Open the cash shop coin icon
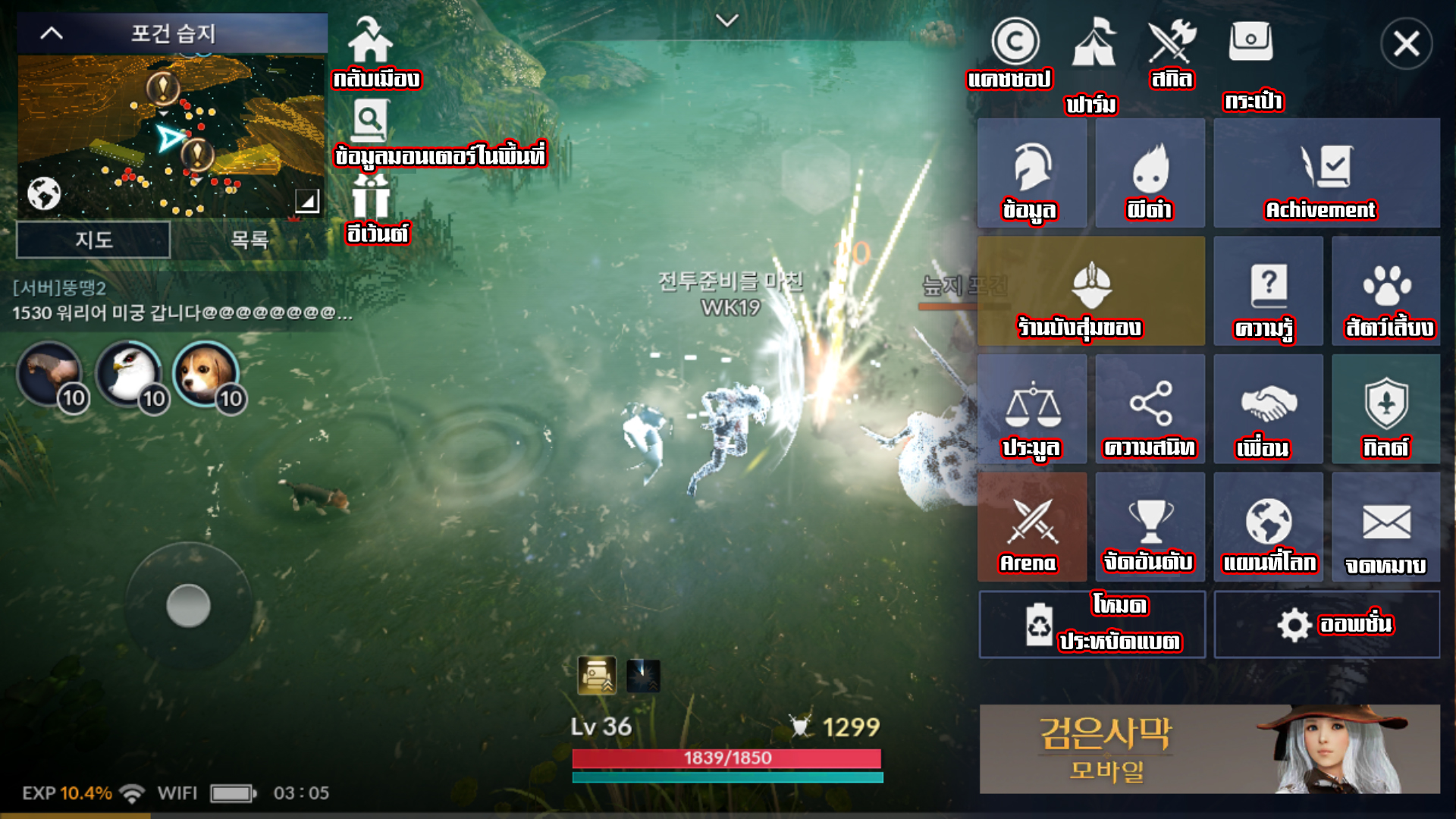The width and height of the screenshot is (1456, 819). 1015,42
